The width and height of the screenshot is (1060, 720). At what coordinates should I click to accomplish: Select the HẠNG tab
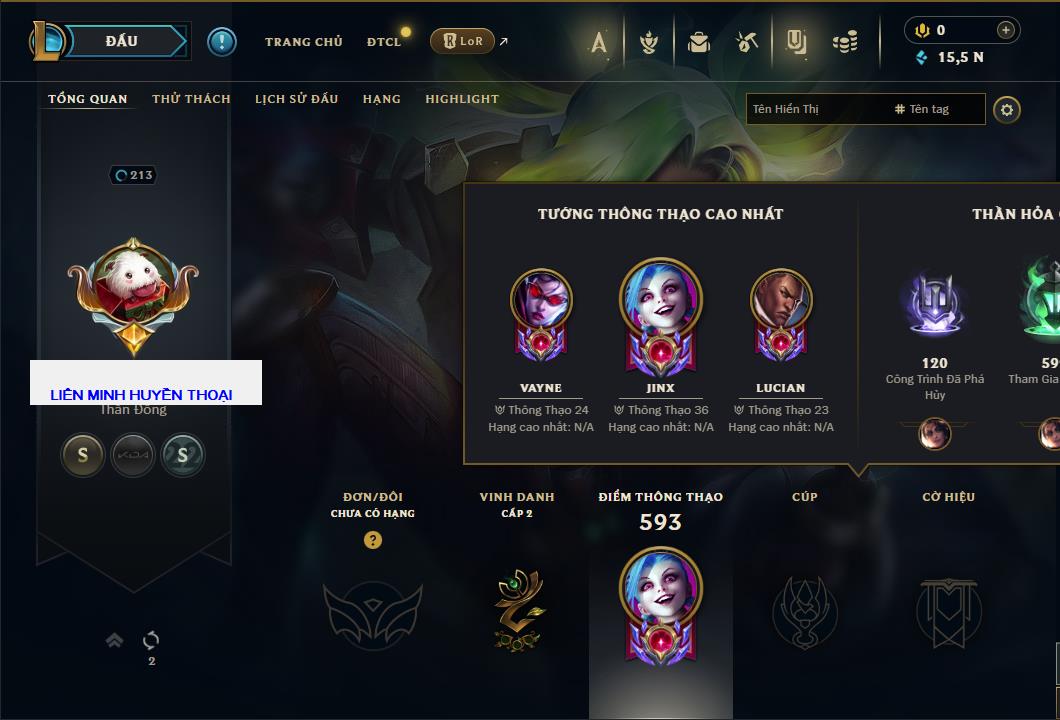[x=381, y=99]
